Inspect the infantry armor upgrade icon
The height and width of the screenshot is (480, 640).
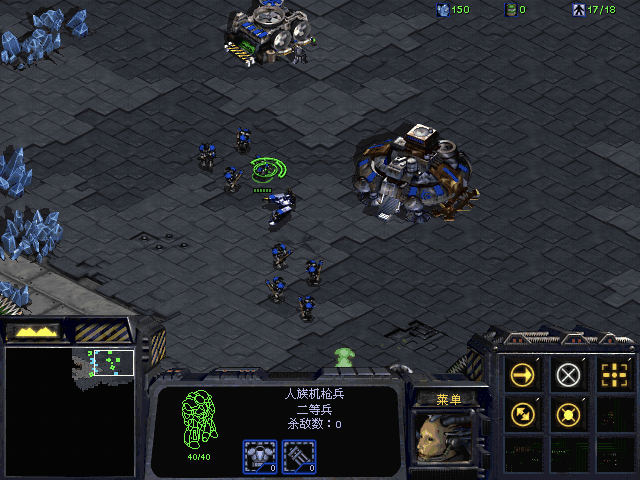pyautogui.click(x=261, y=456)
